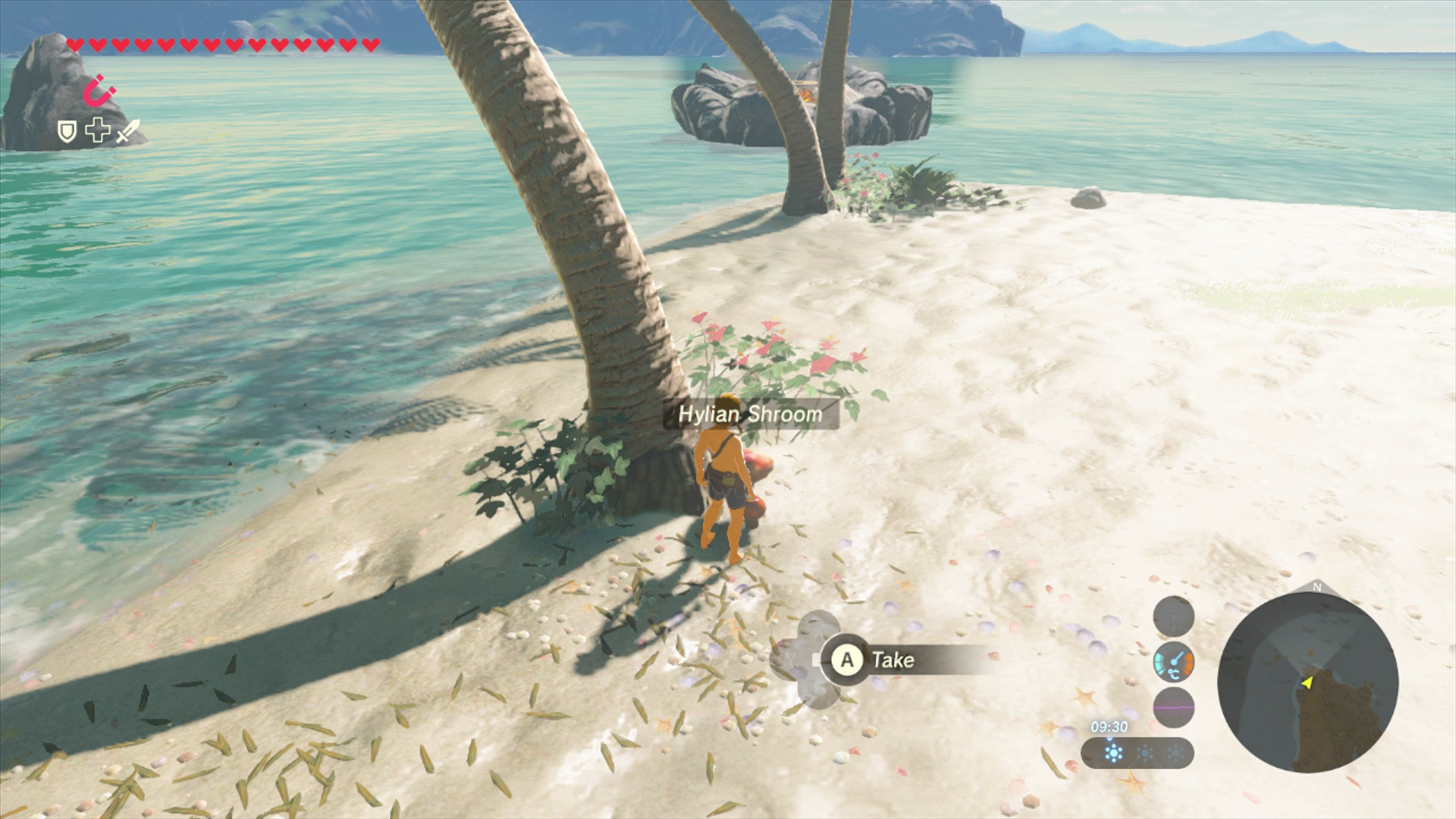
Task: Select the Magnesis rune icon
Action: click(x=99, y=89)
